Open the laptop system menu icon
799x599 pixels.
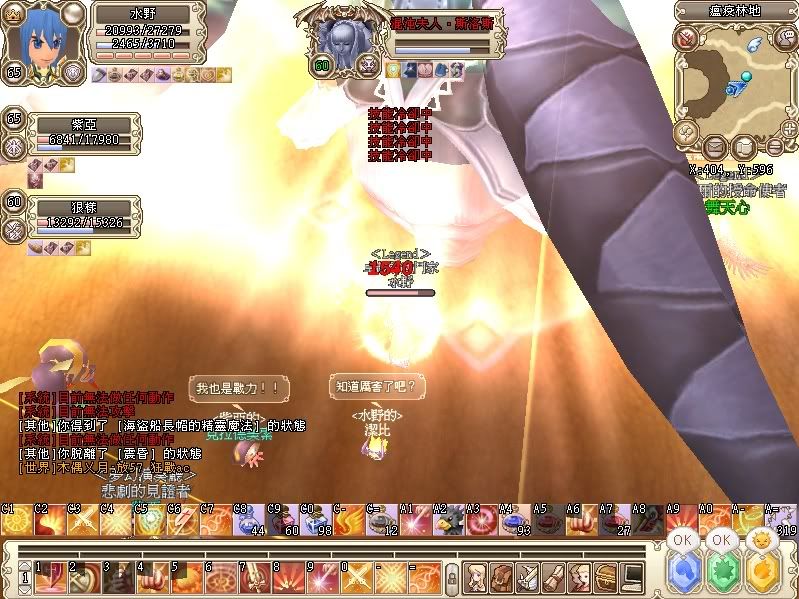point(632,577)
